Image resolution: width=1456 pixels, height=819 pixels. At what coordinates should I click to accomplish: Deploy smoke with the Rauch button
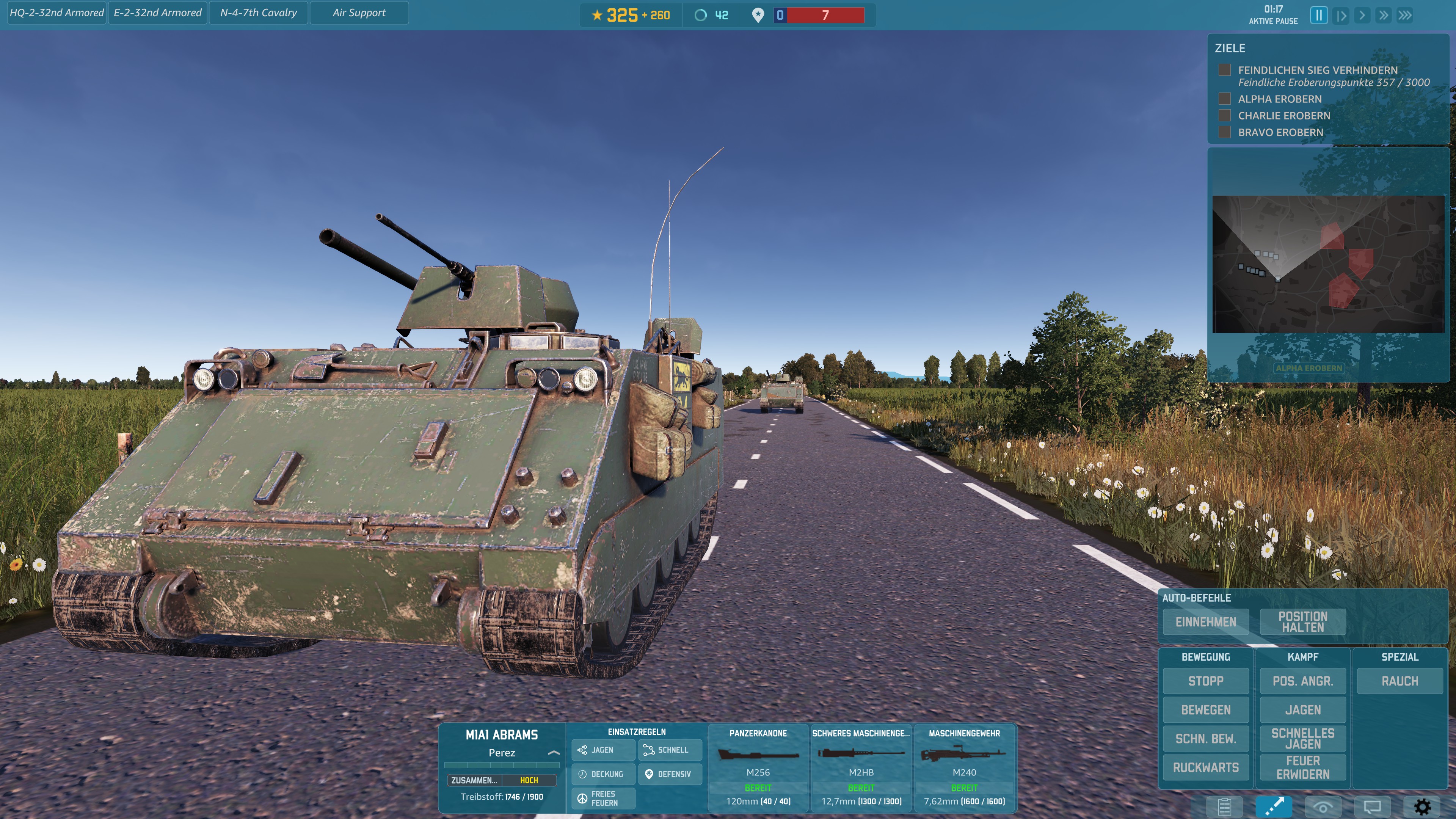point(1400,681)
